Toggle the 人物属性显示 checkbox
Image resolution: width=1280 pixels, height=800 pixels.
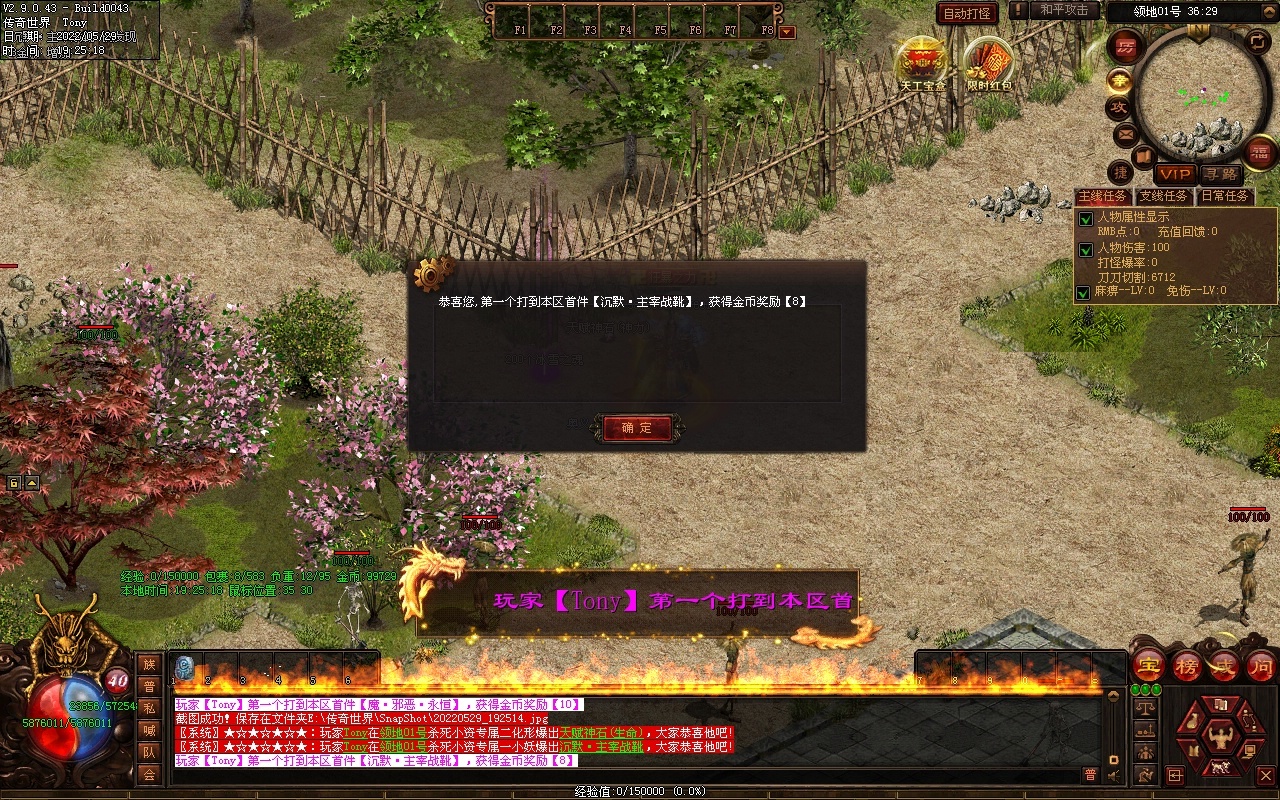point(1085,218)
